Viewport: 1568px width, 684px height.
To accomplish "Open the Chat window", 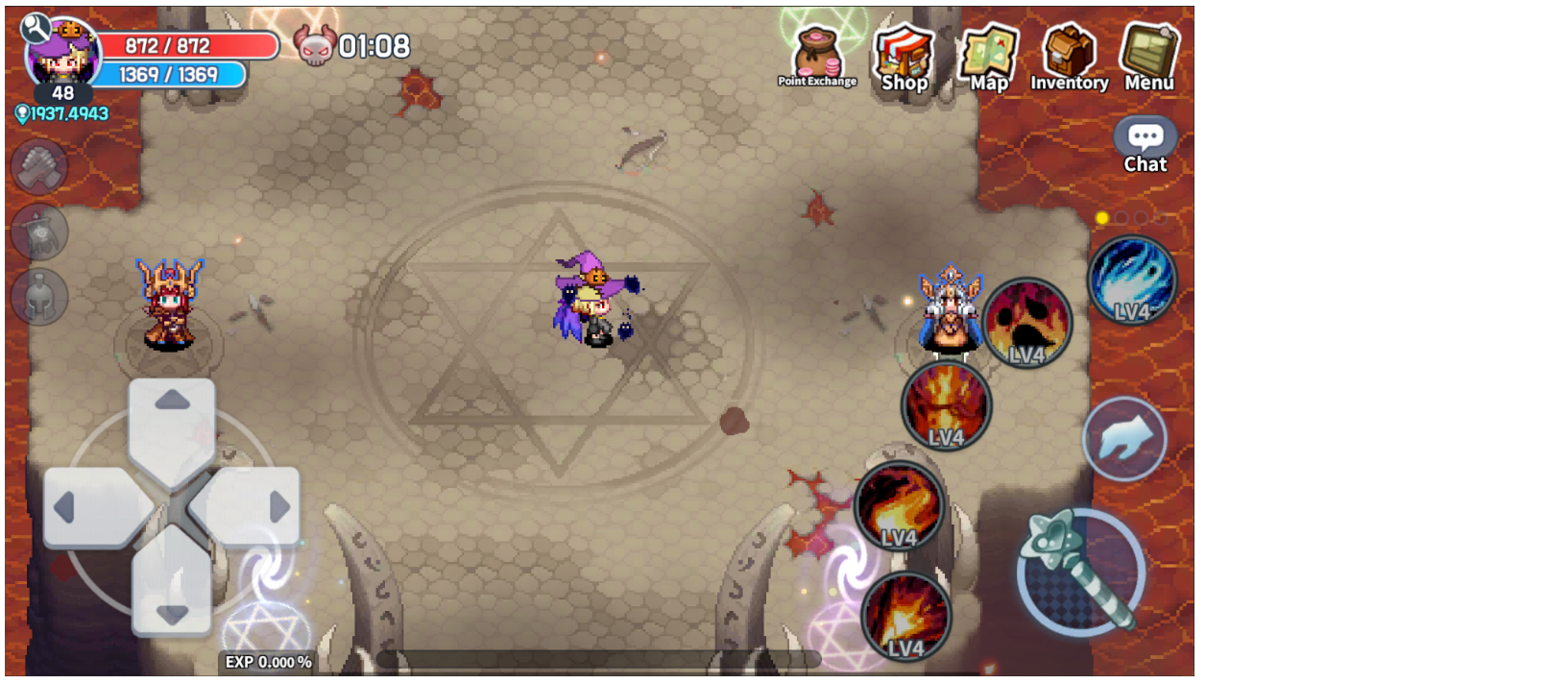I will point(1146,146).
